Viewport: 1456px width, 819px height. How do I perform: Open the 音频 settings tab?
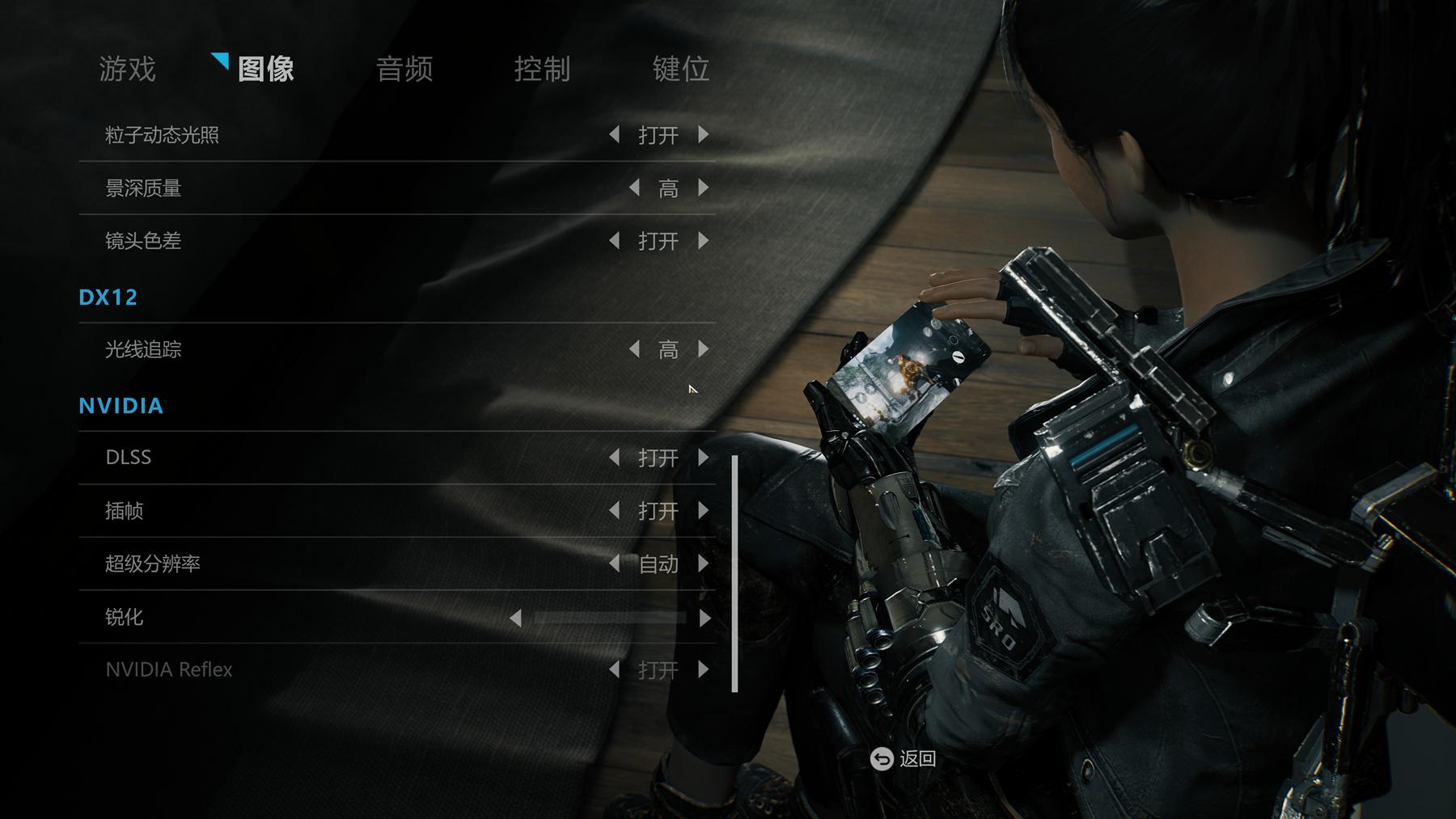tap(404, 69)
